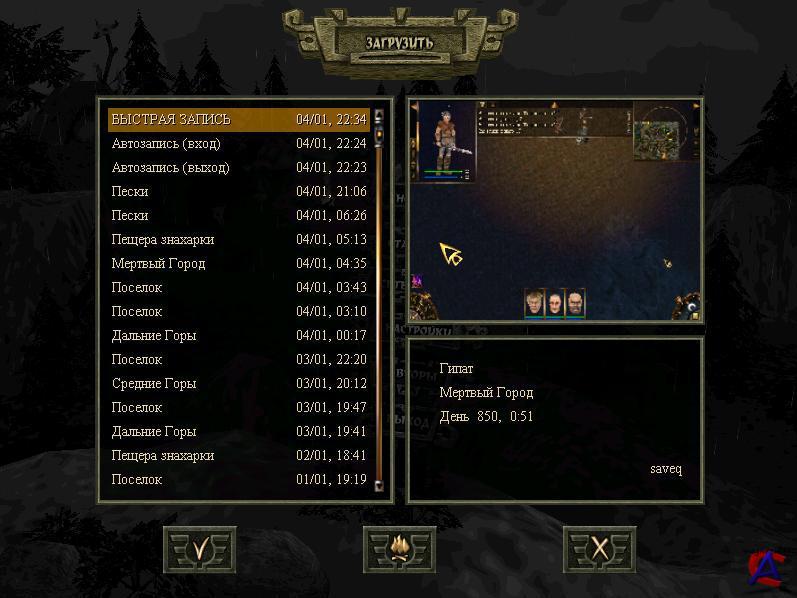Select the Дальние Горы save from 04/01, 00:17
Viewport: 797px width, 598px height.
coord(238,336)
